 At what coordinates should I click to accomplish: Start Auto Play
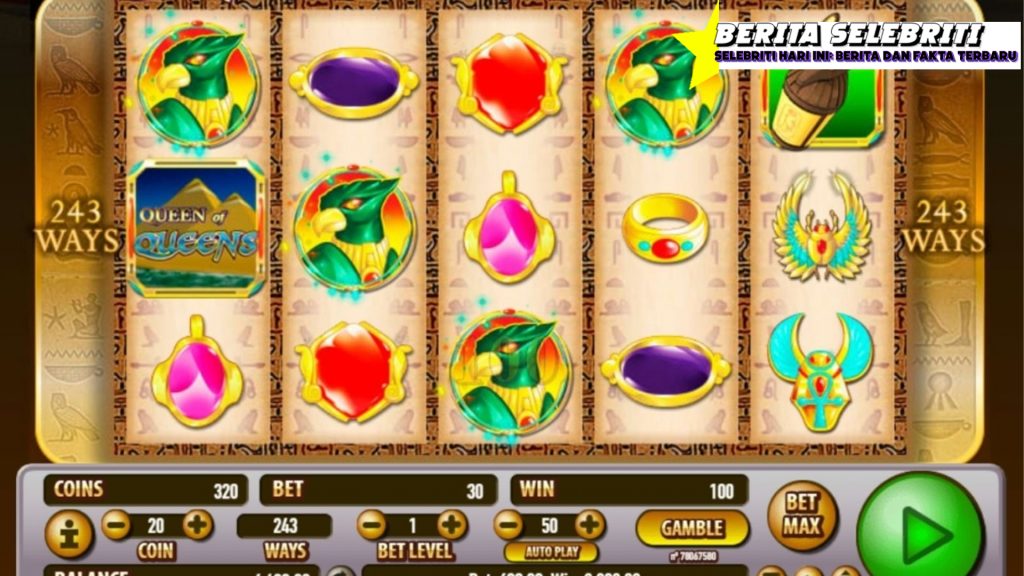tap(550, 552)
